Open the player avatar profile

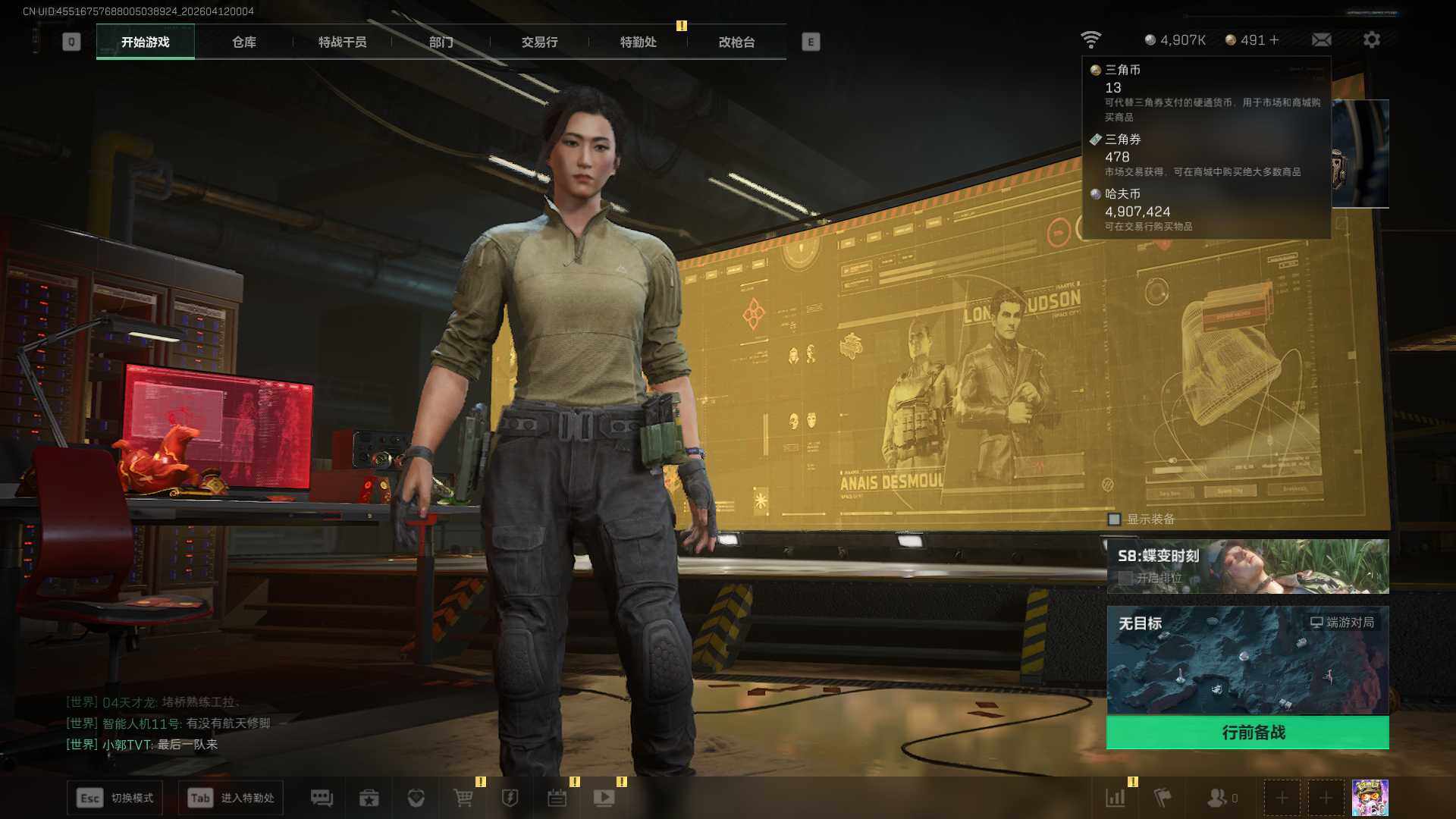[1370, 798]
